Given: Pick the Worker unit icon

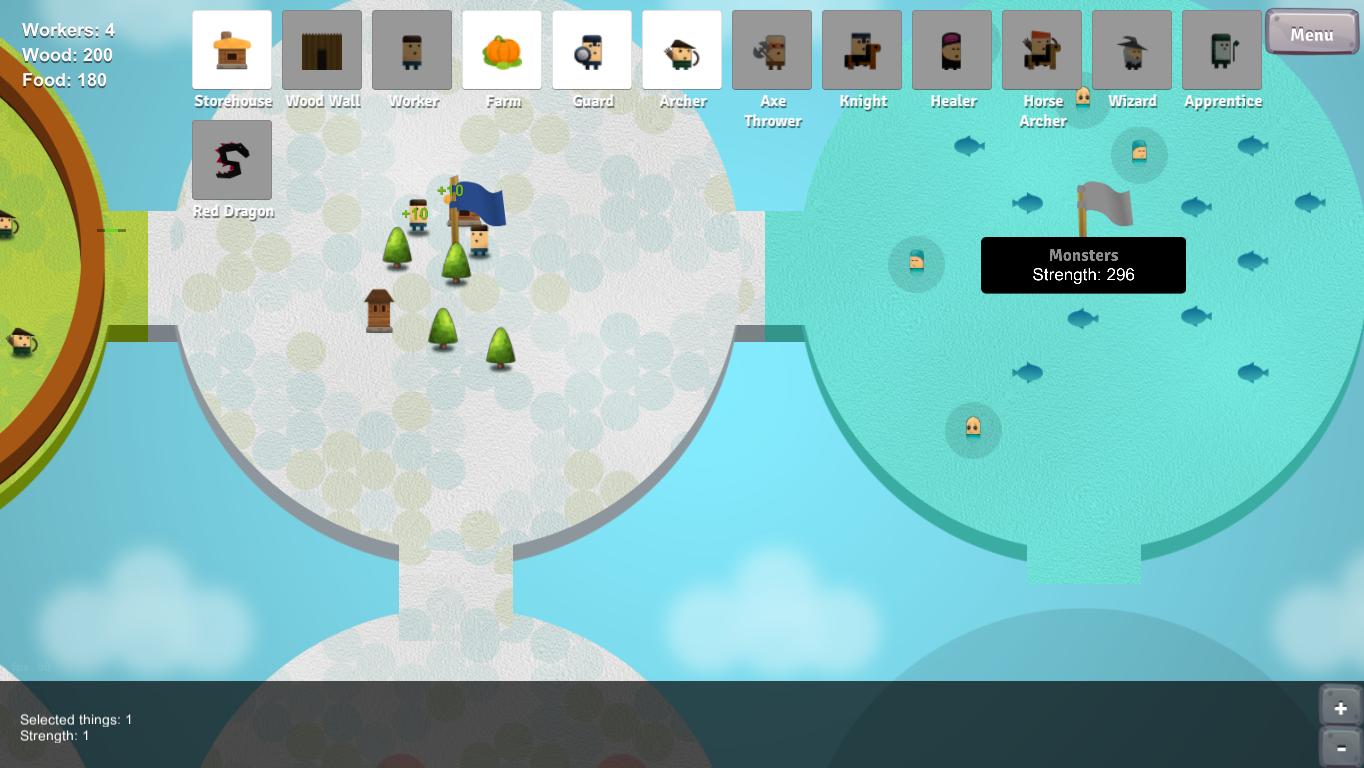Looking at the screenshot, I should [412, 50].
